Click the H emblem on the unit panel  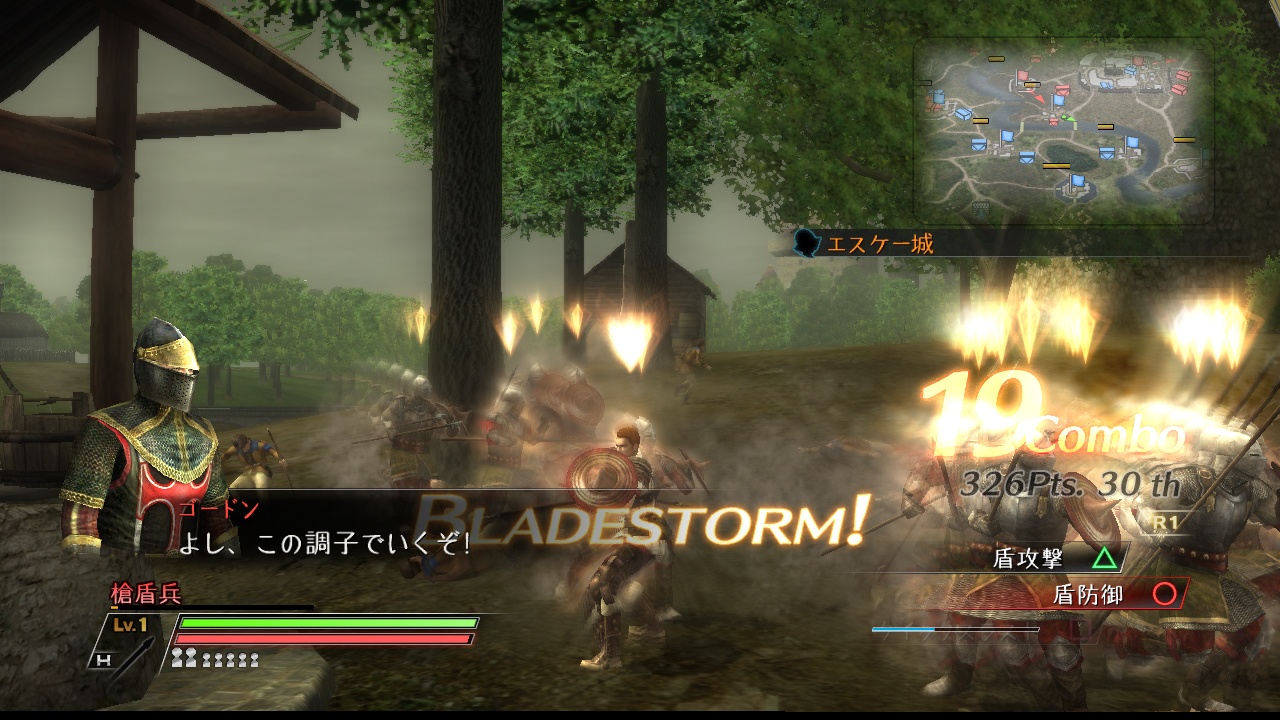[105, 659]
